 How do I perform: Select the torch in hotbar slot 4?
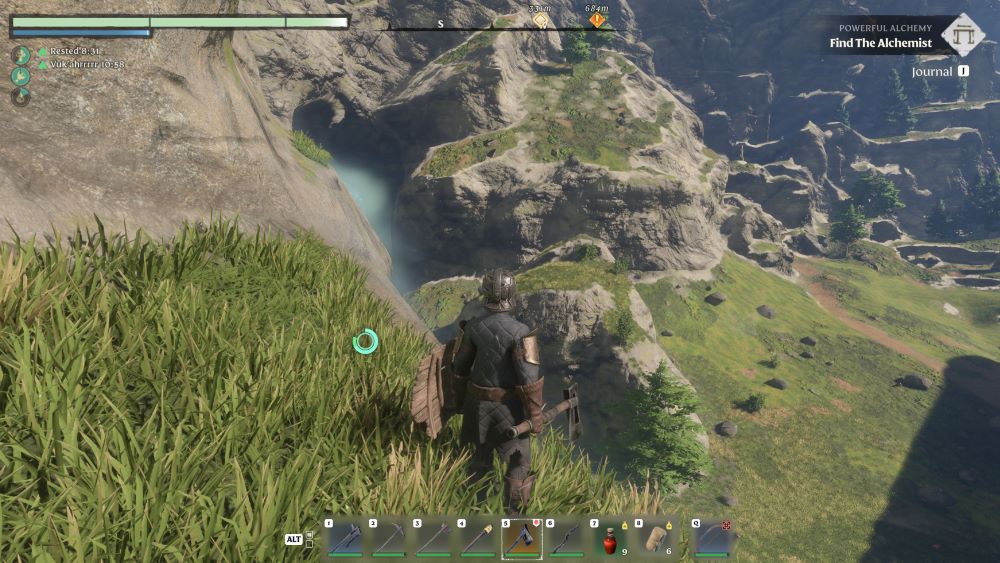[x=476, y=538]
